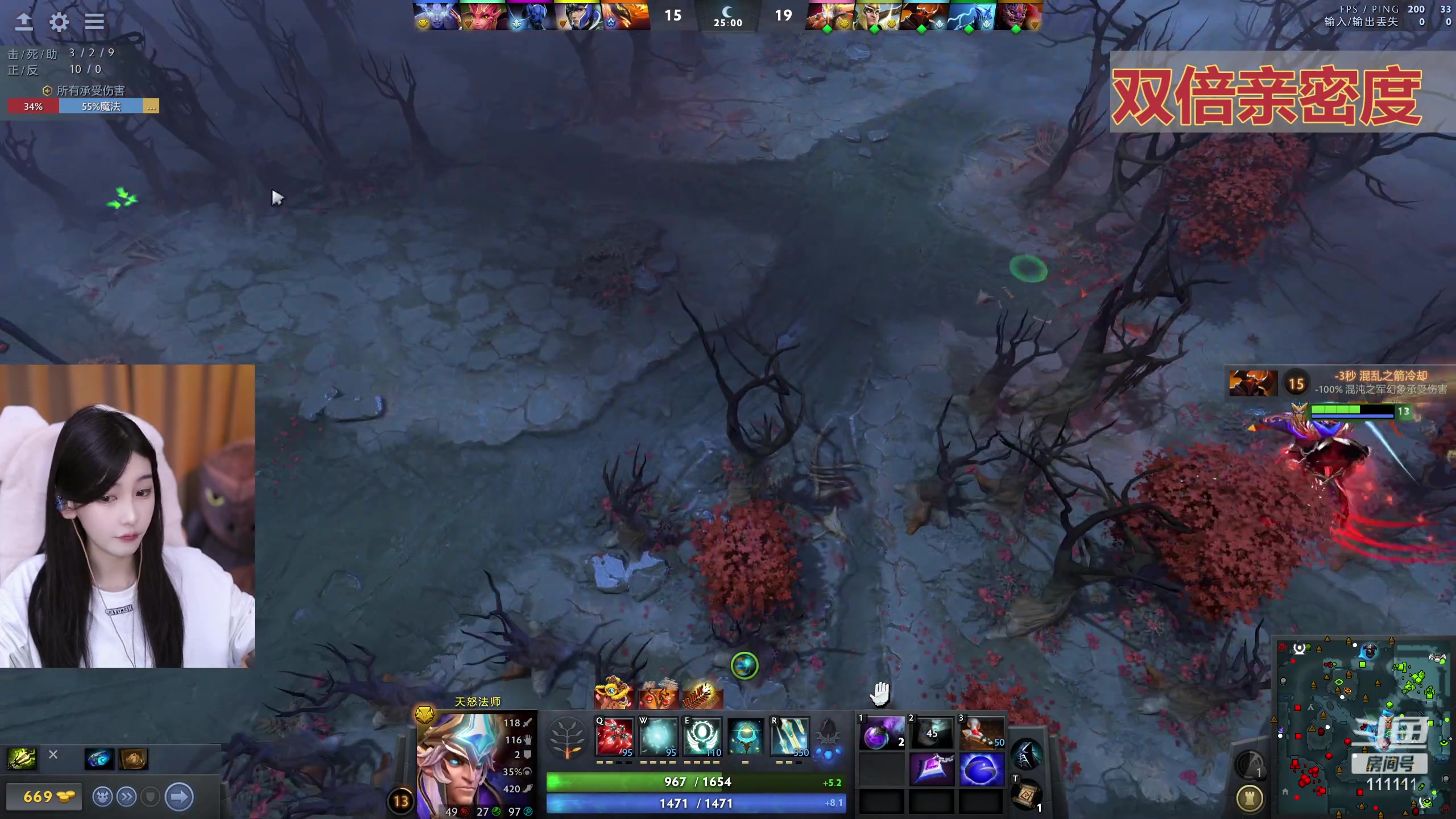The image size is (1456, 819).
Task: Use the Rod of Atos item
Action: [x=932, y=768]
